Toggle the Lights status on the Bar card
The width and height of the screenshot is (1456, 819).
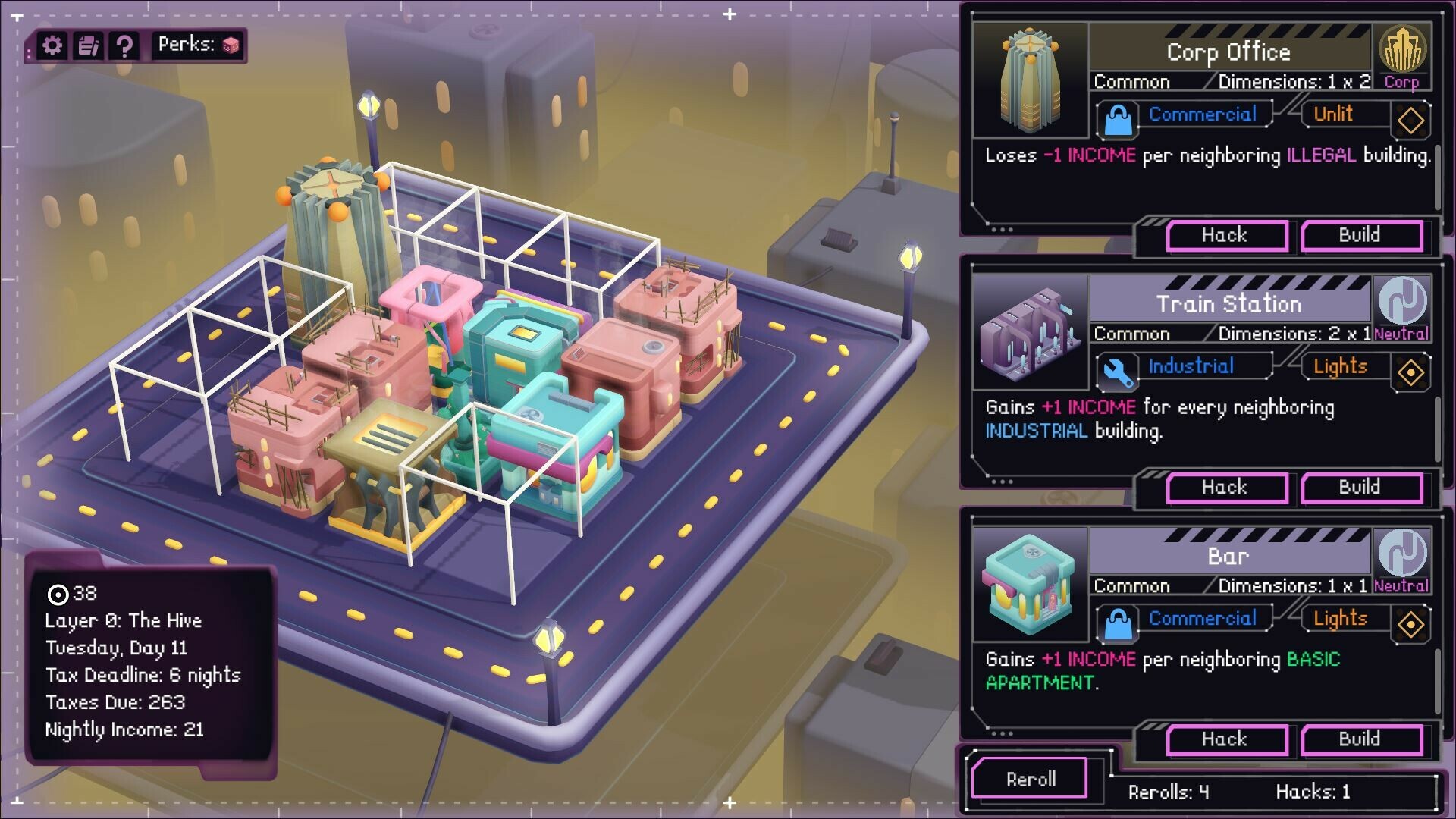[1339, 619]
